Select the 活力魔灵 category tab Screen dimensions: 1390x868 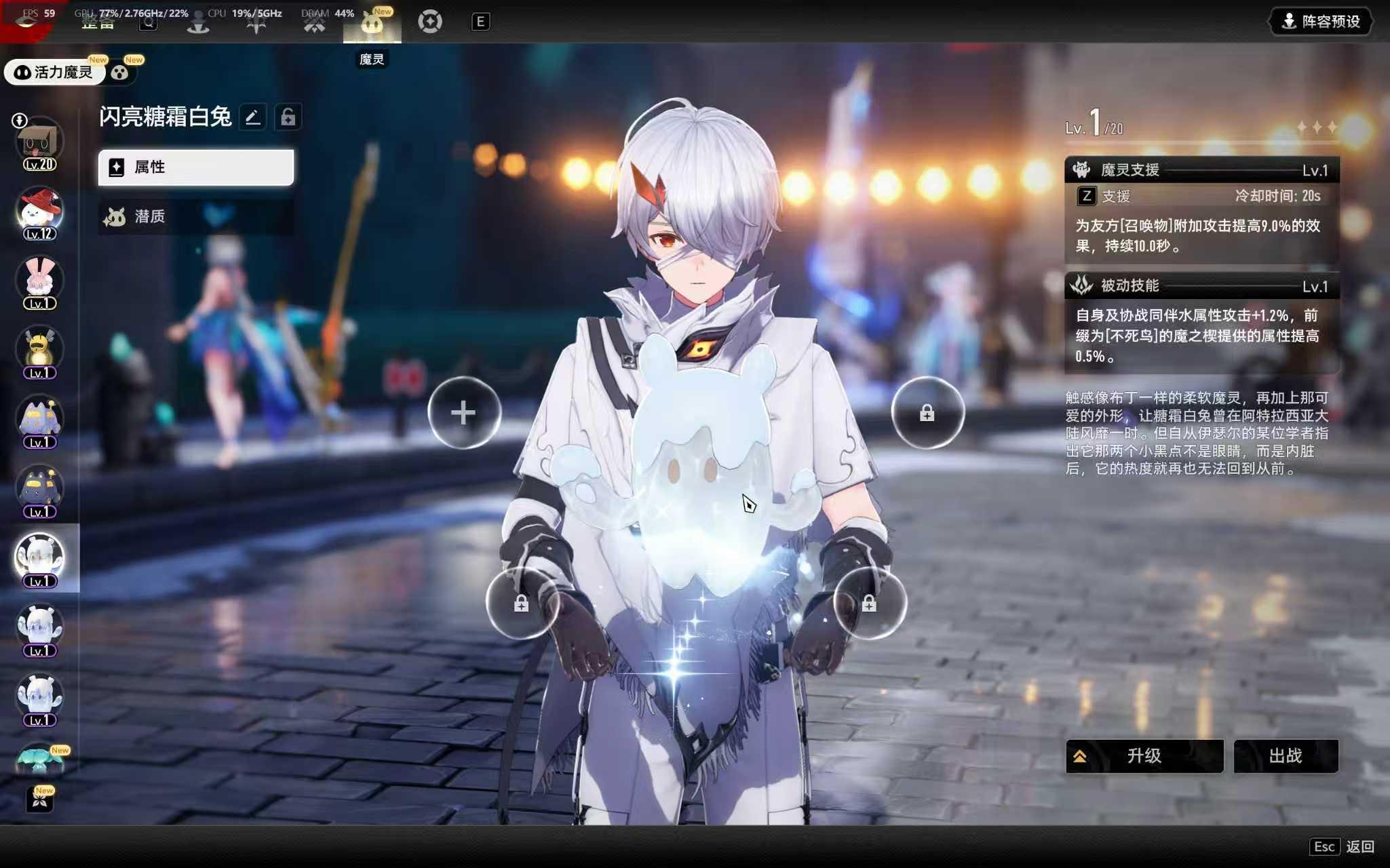[54, 72]
